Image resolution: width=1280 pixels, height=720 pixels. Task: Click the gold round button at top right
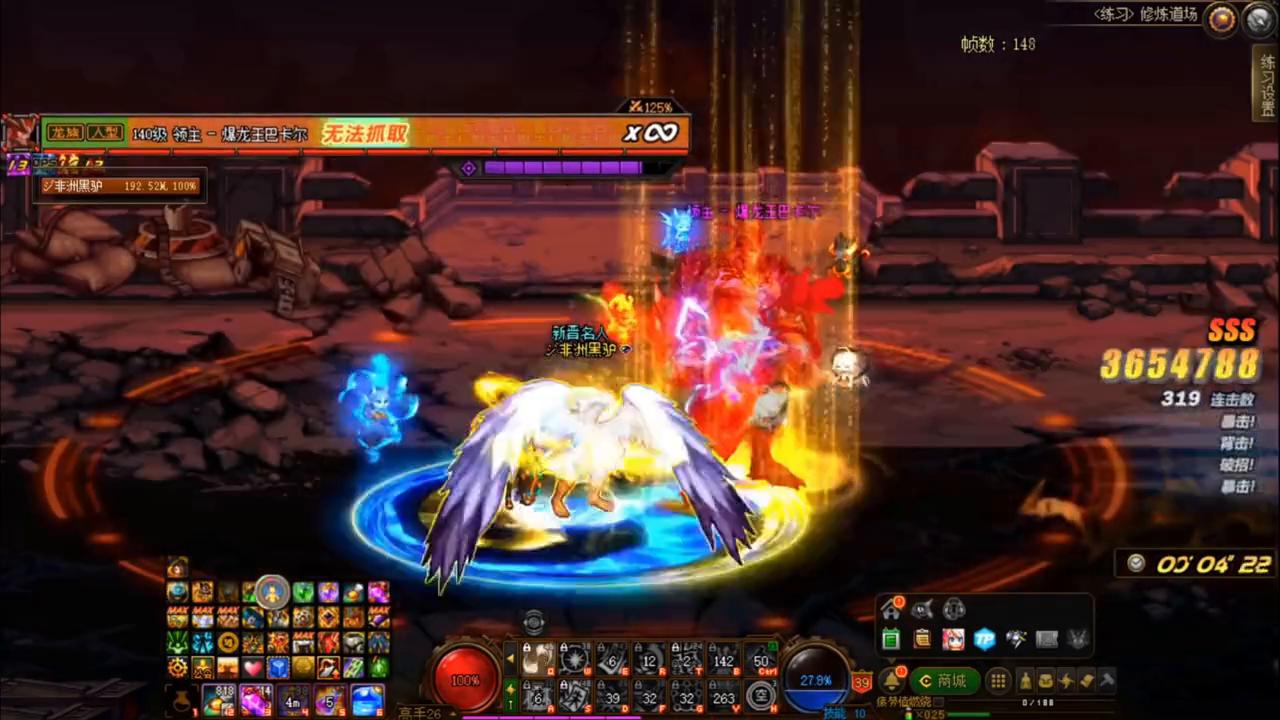click(x=1220, y=20)
